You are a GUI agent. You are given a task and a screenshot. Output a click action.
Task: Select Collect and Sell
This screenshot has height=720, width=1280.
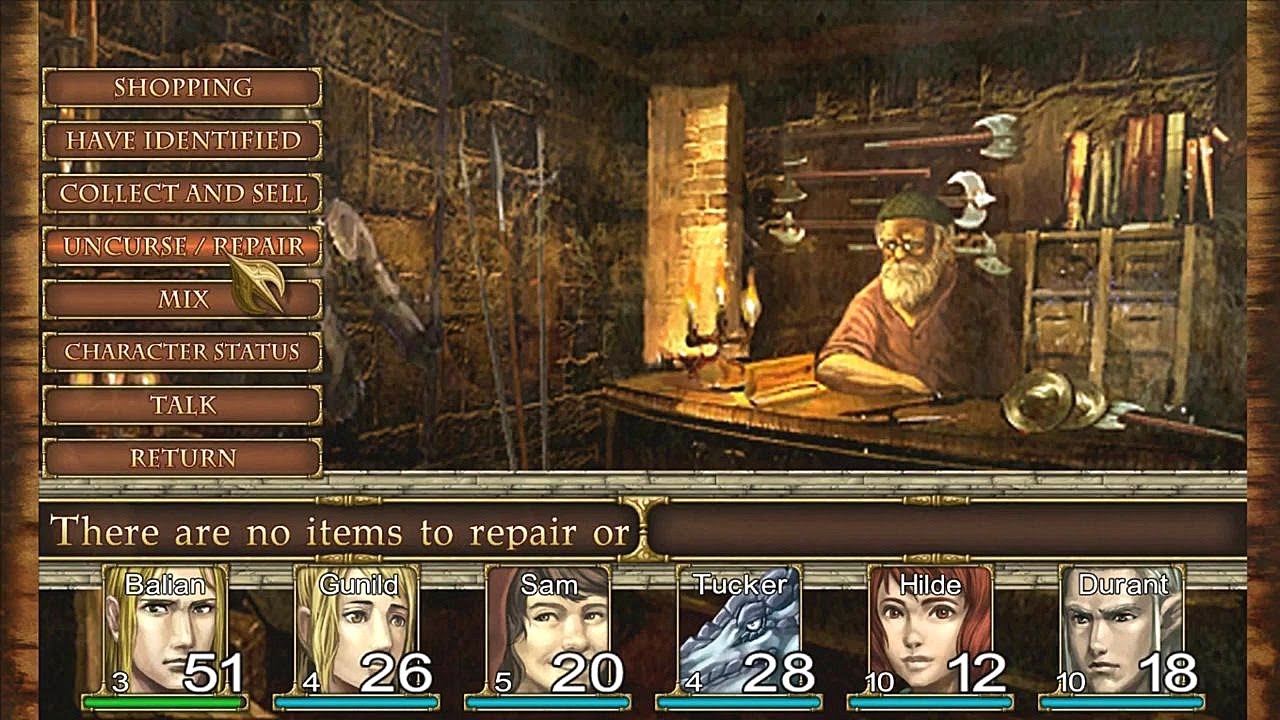coord(182,194)
